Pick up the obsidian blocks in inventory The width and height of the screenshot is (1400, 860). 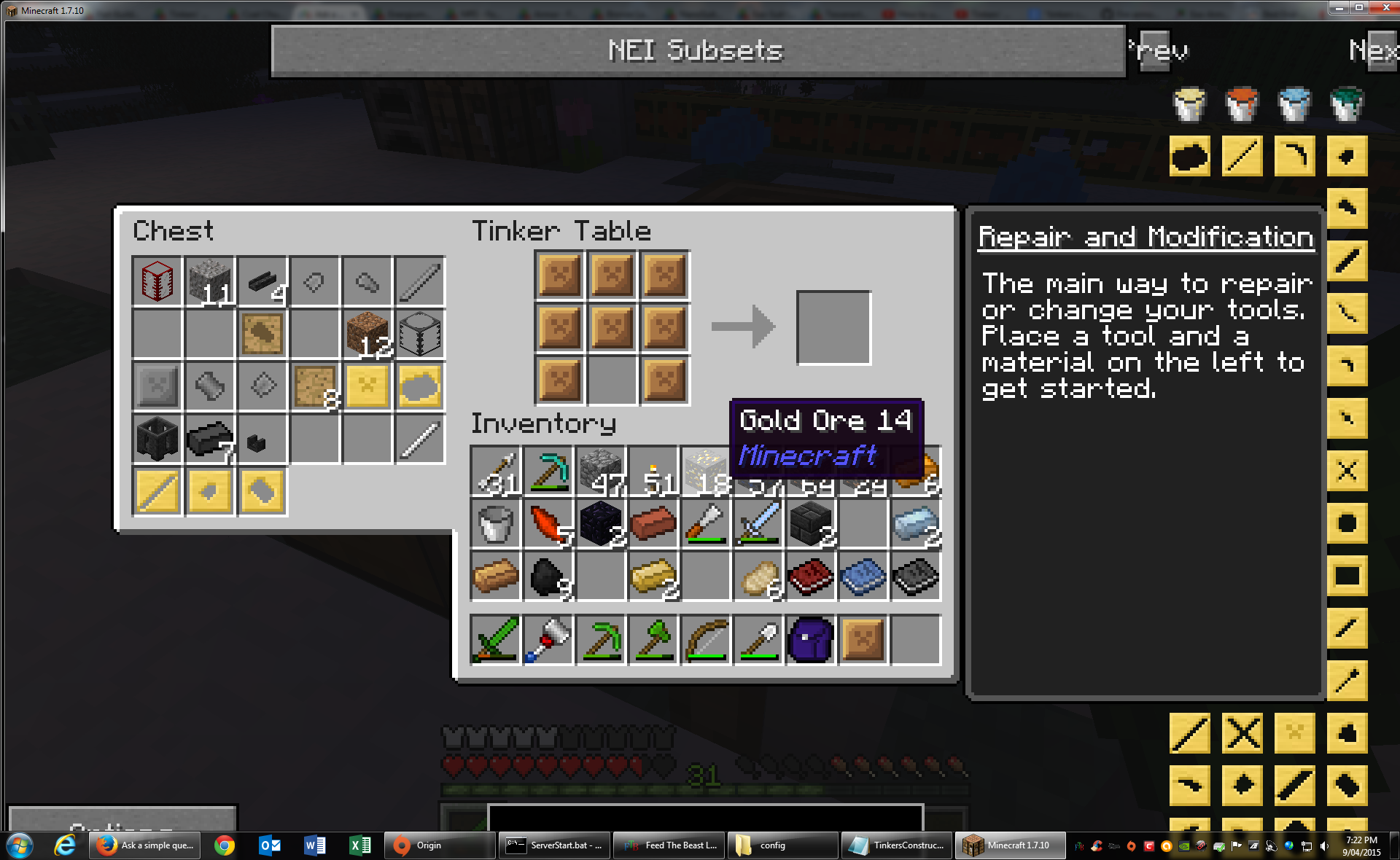click(600, 524)
